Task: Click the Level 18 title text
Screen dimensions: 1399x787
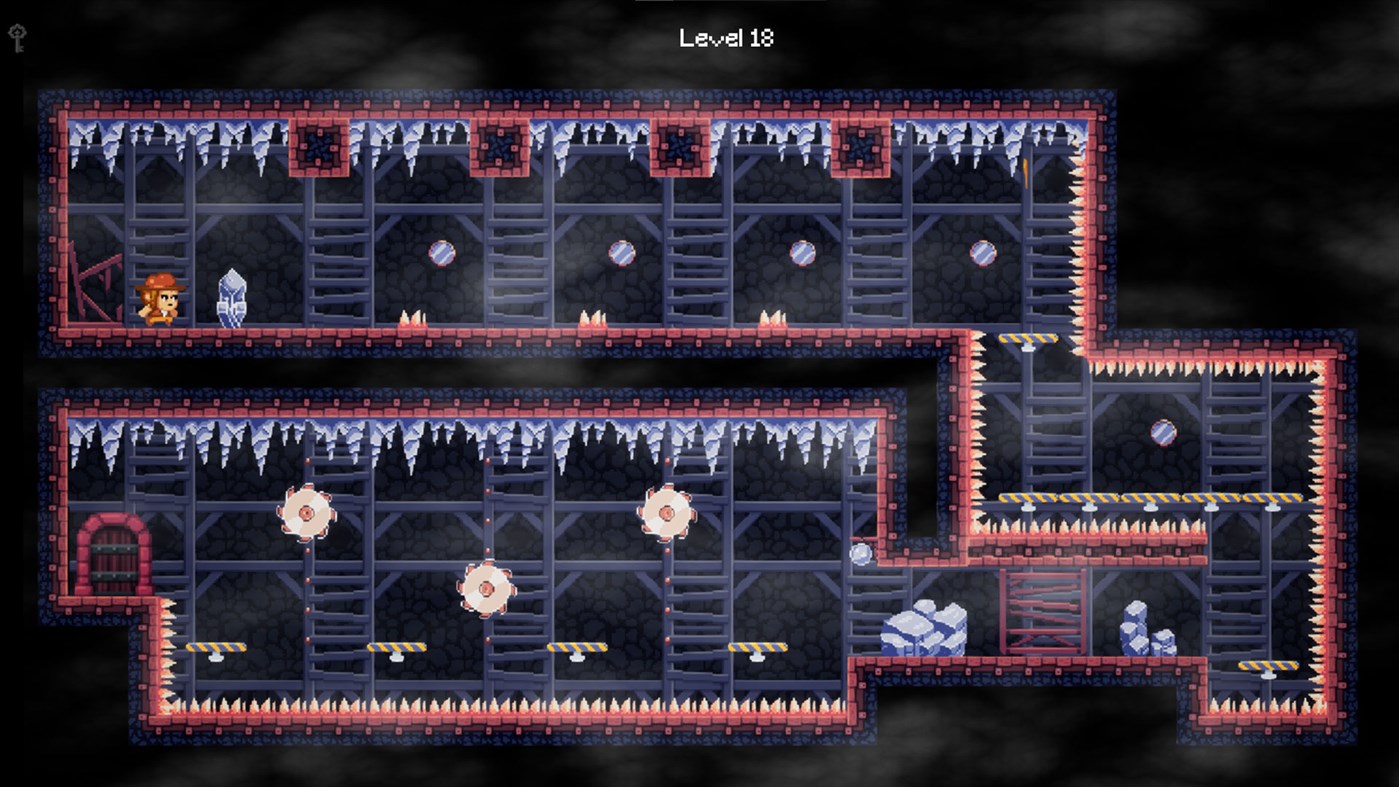Action: 728,40
